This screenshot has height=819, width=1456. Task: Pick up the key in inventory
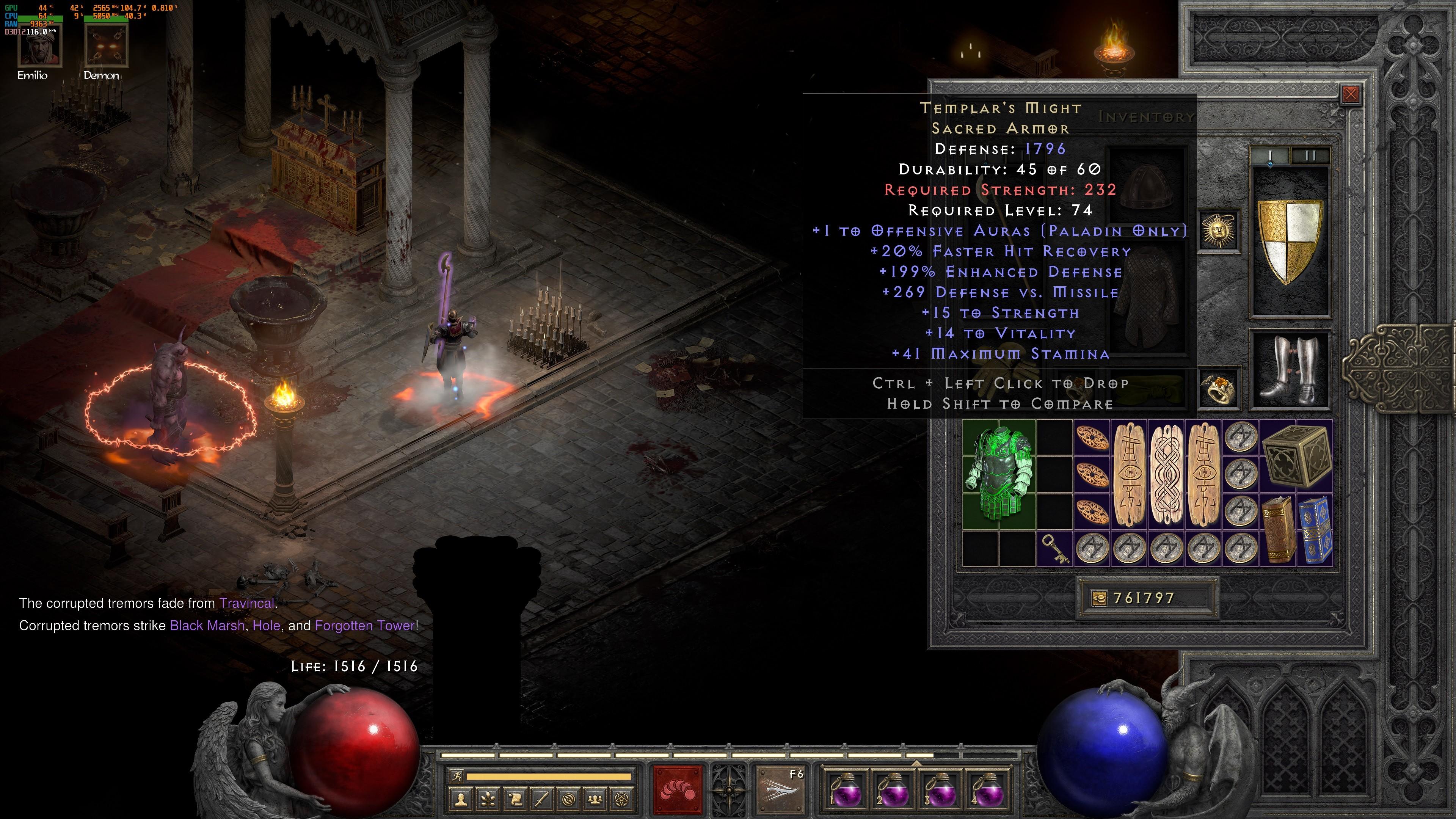click(x=1055, y=549)
